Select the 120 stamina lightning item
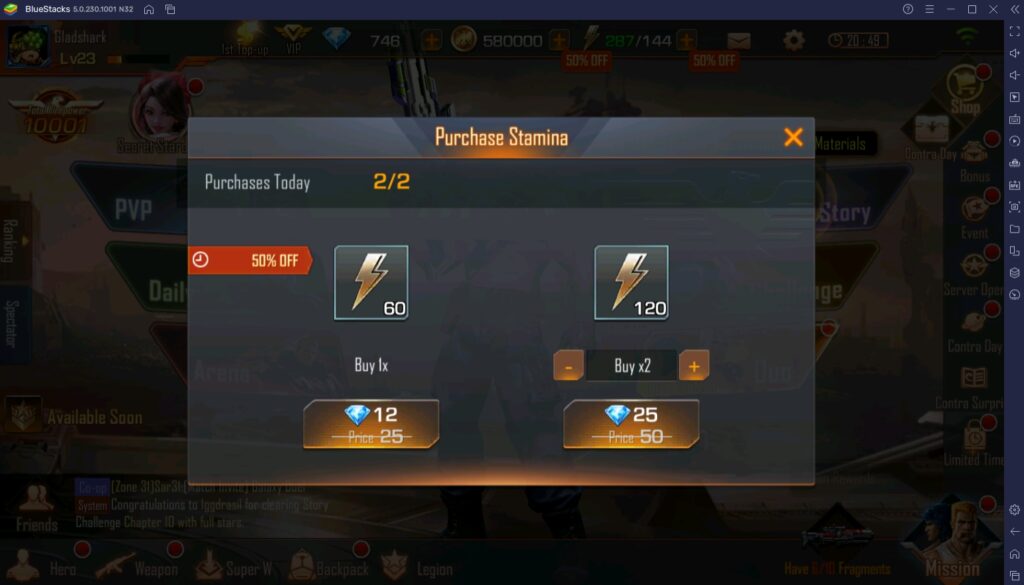The image size is (1024, 585). tap(631, 282)
